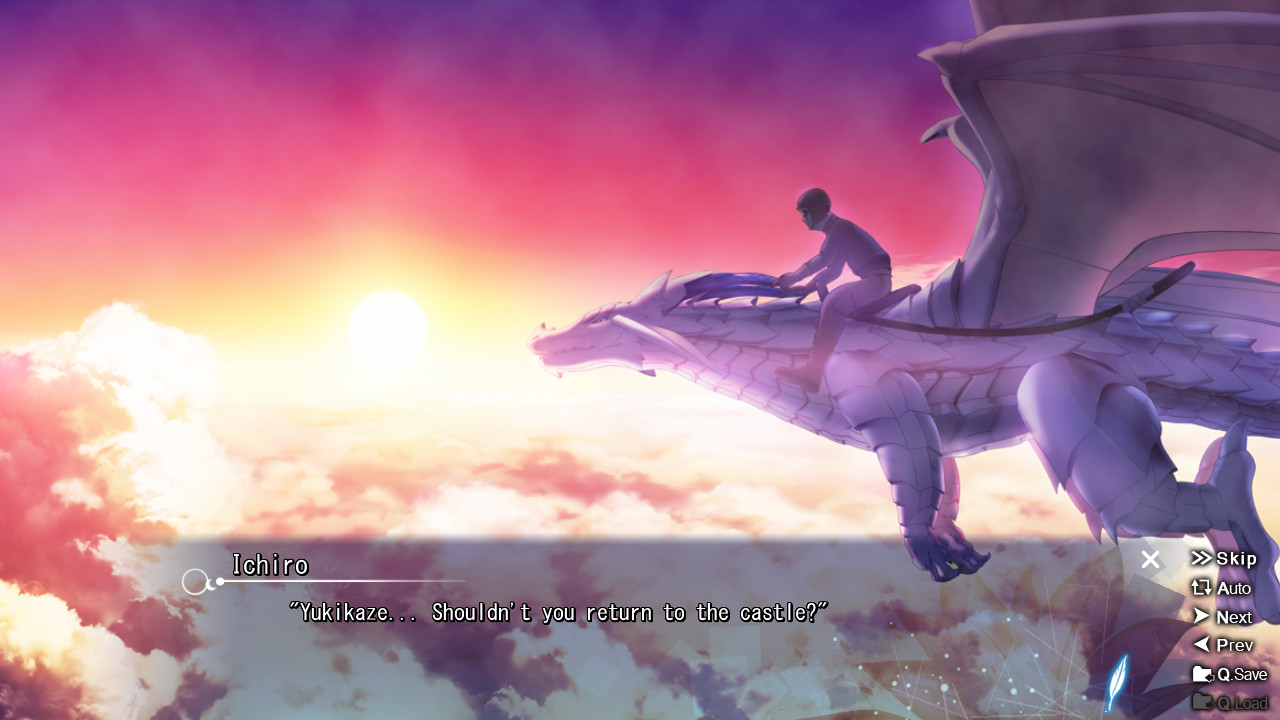Click the Q.Save folder icon
Screen dimensions: 1280x720
click(1203, 674)
